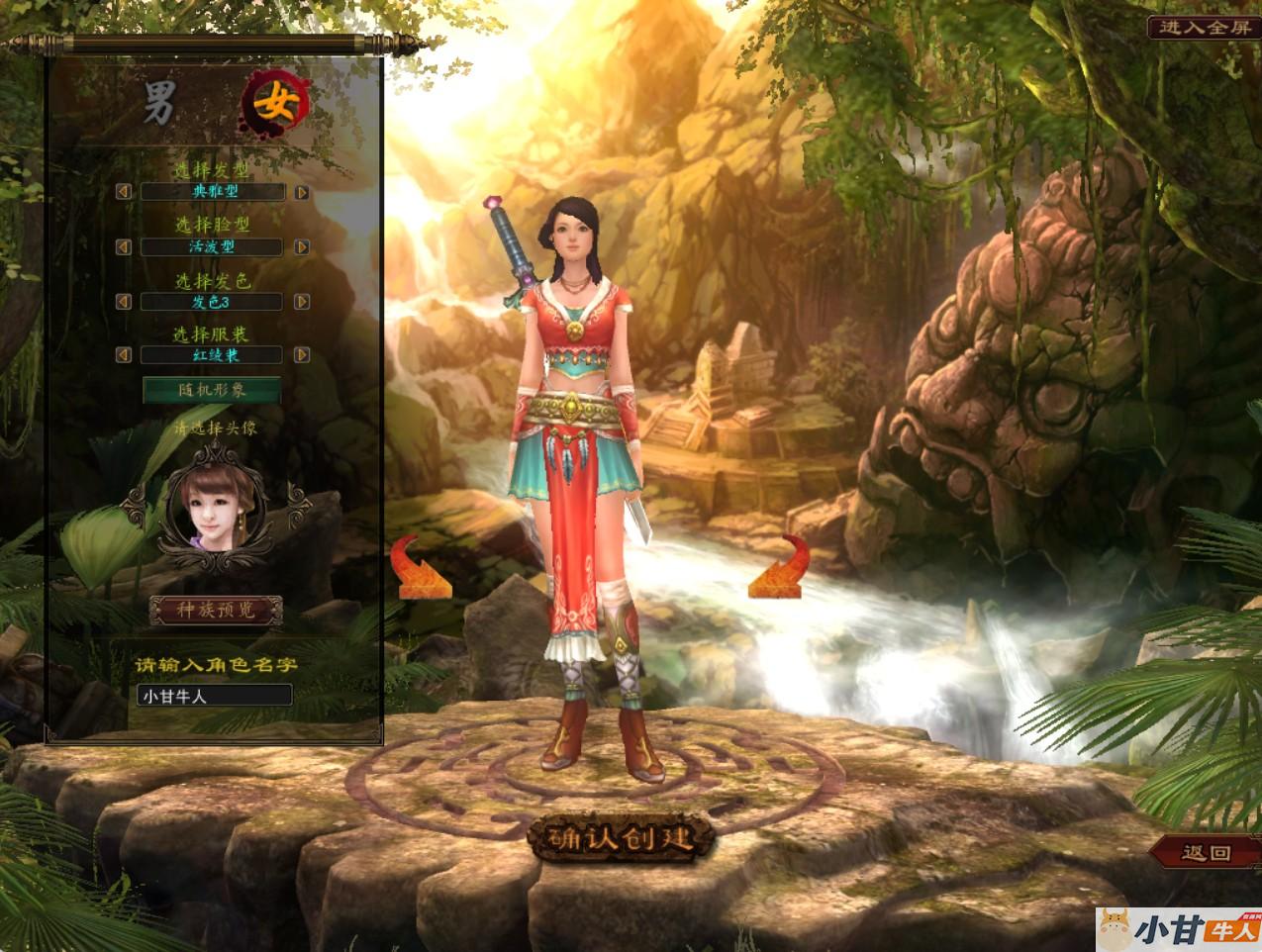Choose the female (女) gender option
The height and width of the screenshot is (952, 1262).
click(276, 102)
